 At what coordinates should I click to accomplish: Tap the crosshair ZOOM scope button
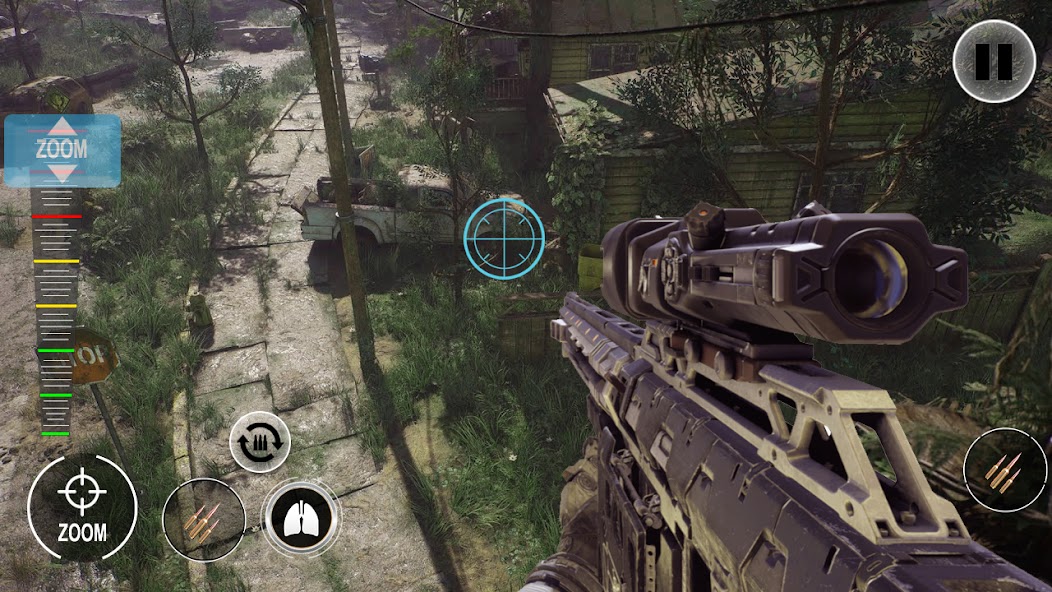click(82, 507)
